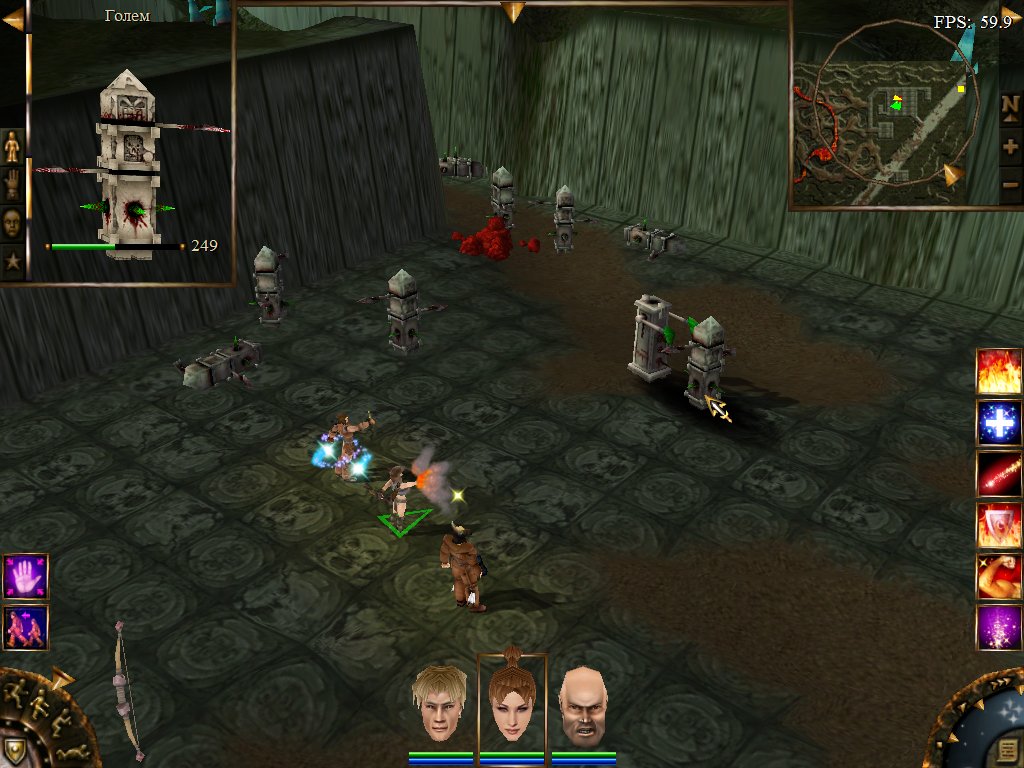The height and width of the screenshot is (768, 1024).
Task: Zoom out the minimap with minus
Action: (x=1010, y=185)
